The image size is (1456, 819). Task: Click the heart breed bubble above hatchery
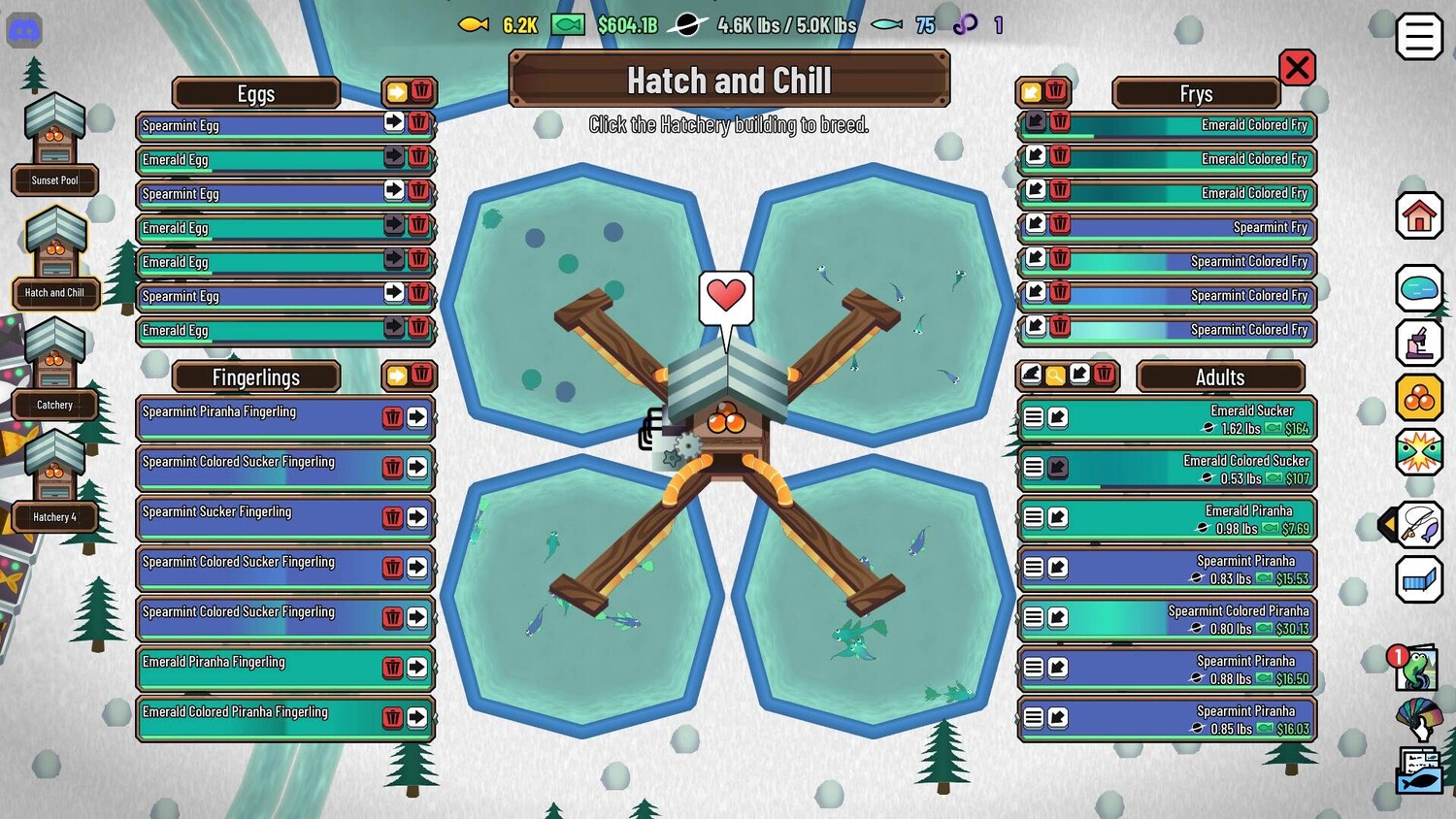pyautogui.click(x=726, y=296)
